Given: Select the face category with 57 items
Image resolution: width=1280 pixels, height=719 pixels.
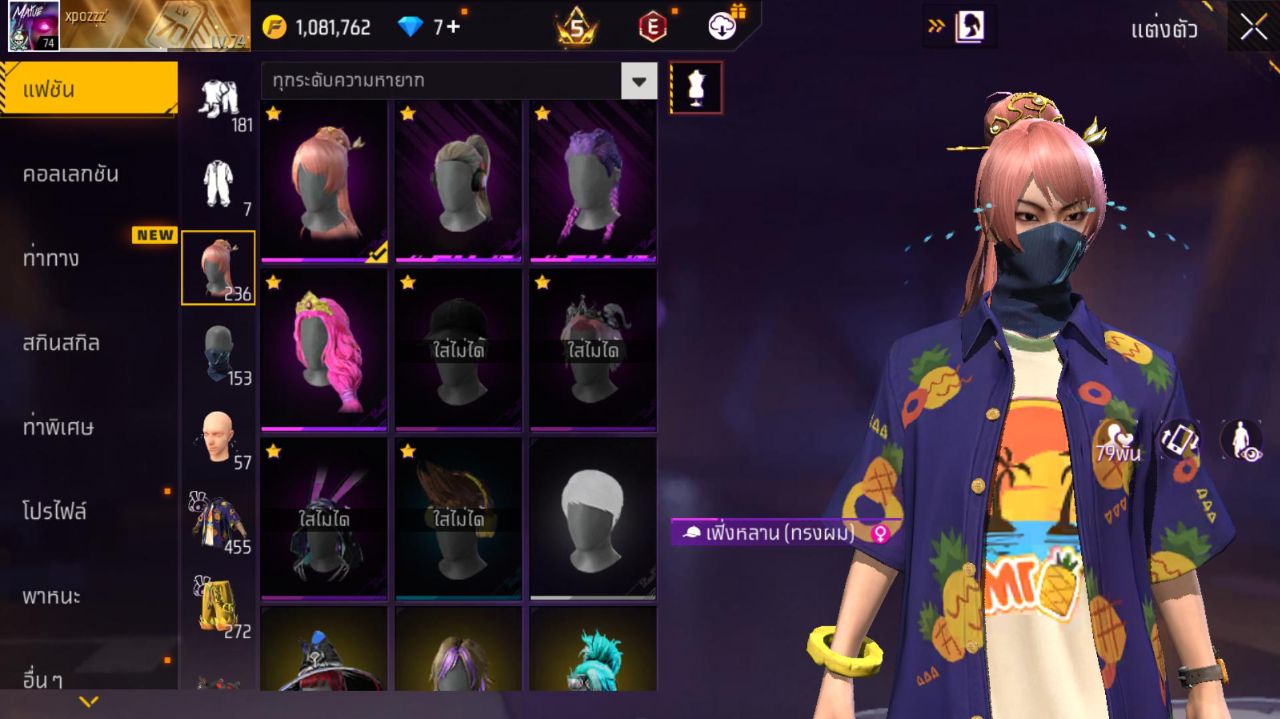Looking at the screenshot, I should (x=217, y=437).
